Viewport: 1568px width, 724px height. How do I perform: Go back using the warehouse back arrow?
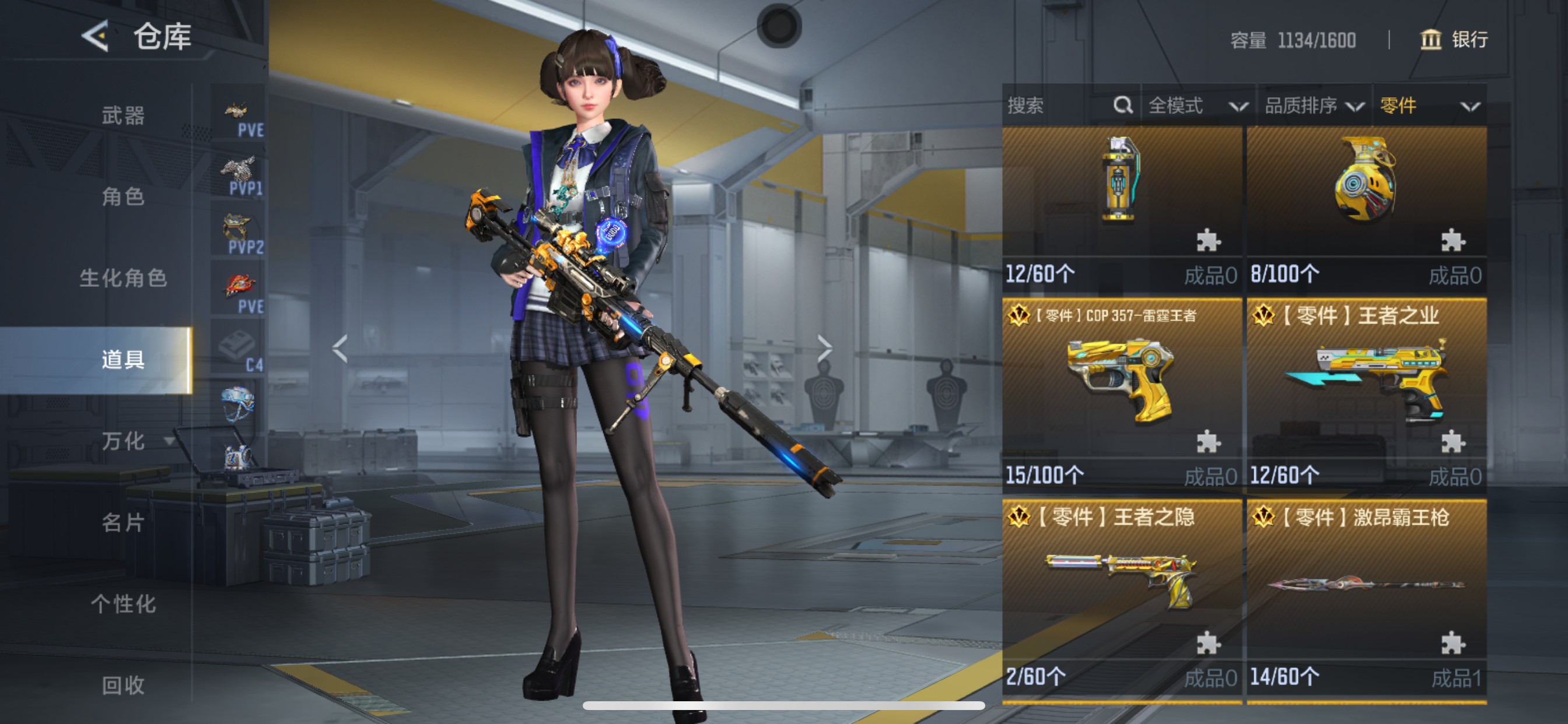click(96, 36)
